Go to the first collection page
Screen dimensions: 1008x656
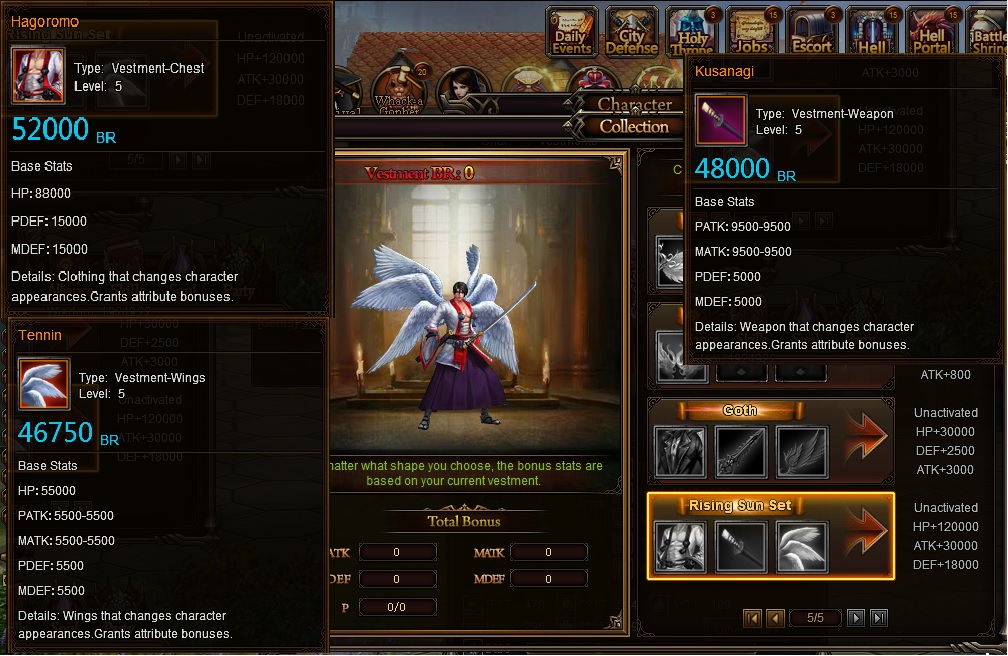pyautogui.click(x=753, y=618)
